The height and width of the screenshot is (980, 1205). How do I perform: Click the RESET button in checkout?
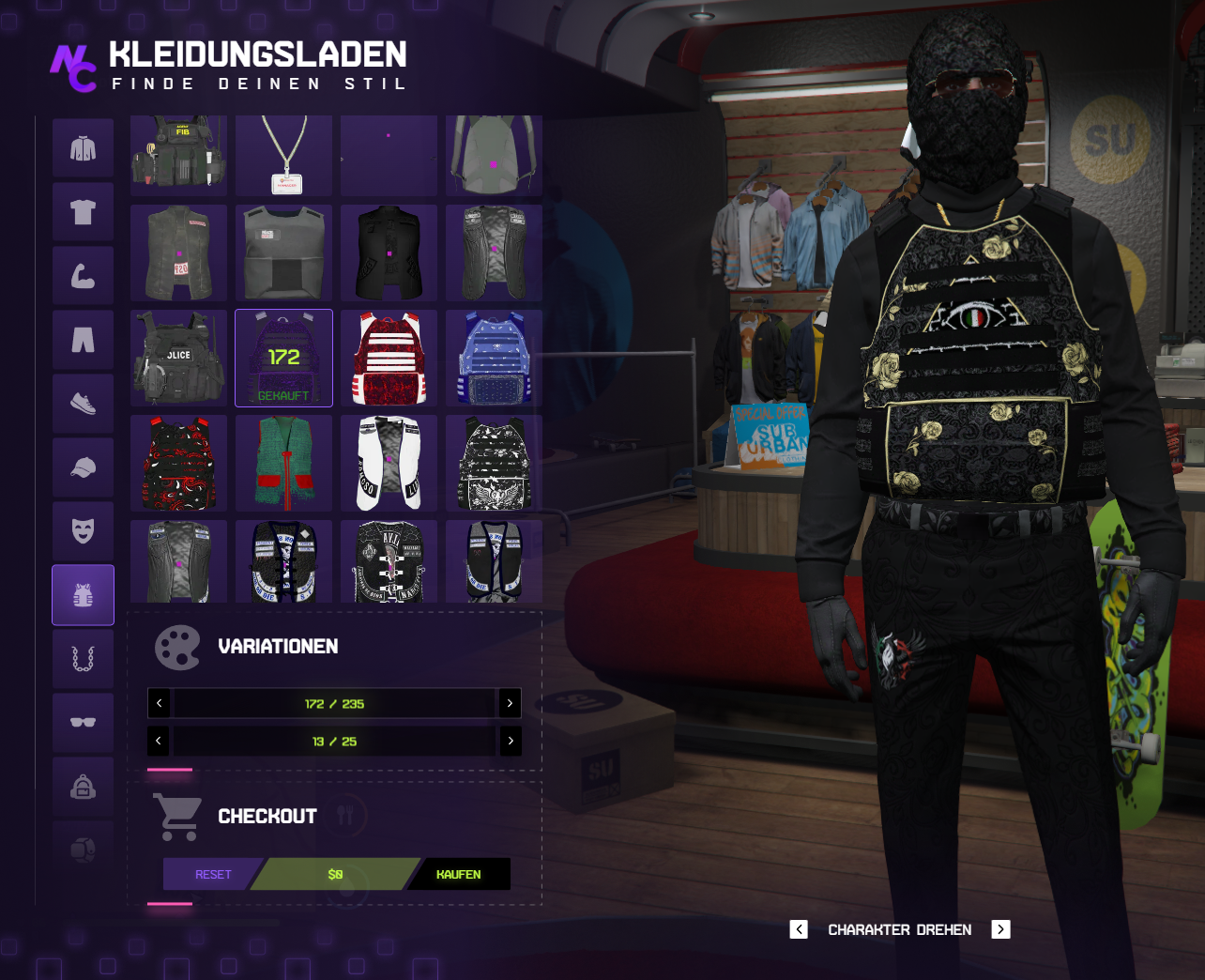coord(213,874)
